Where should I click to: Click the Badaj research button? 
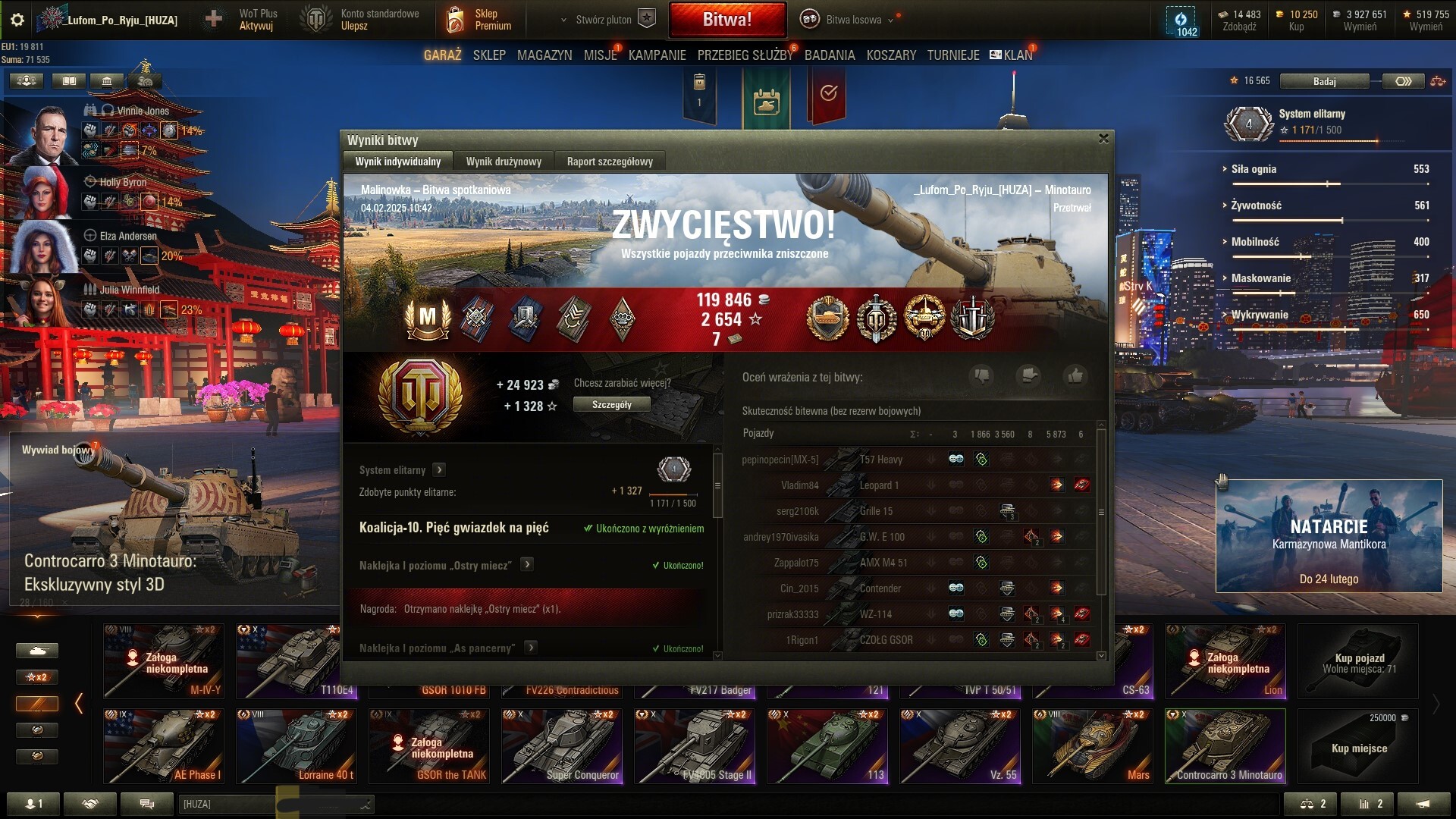pyautogui.click(x=1324, y=81)
